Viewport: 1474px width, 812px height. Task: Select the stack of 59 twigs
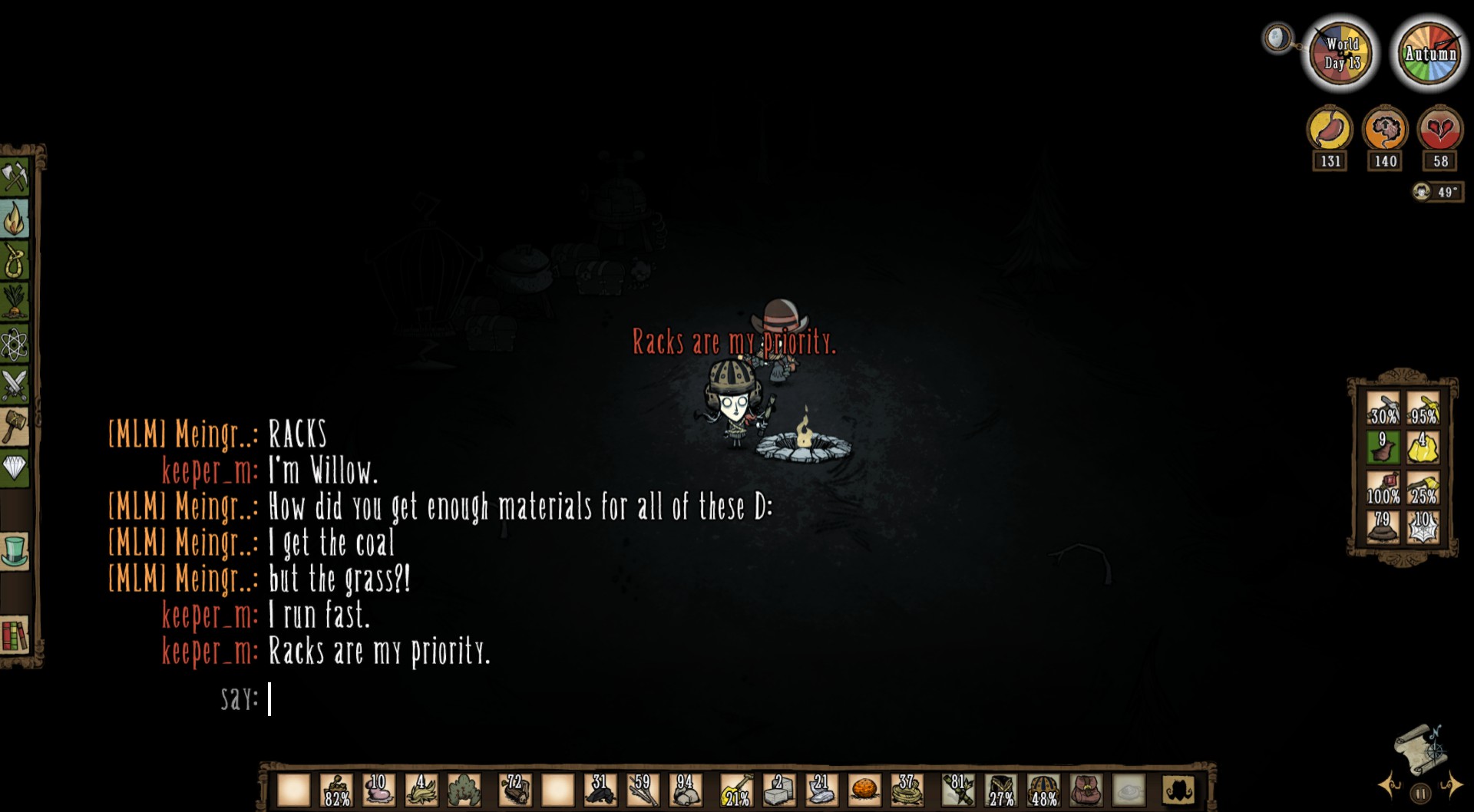642,789
